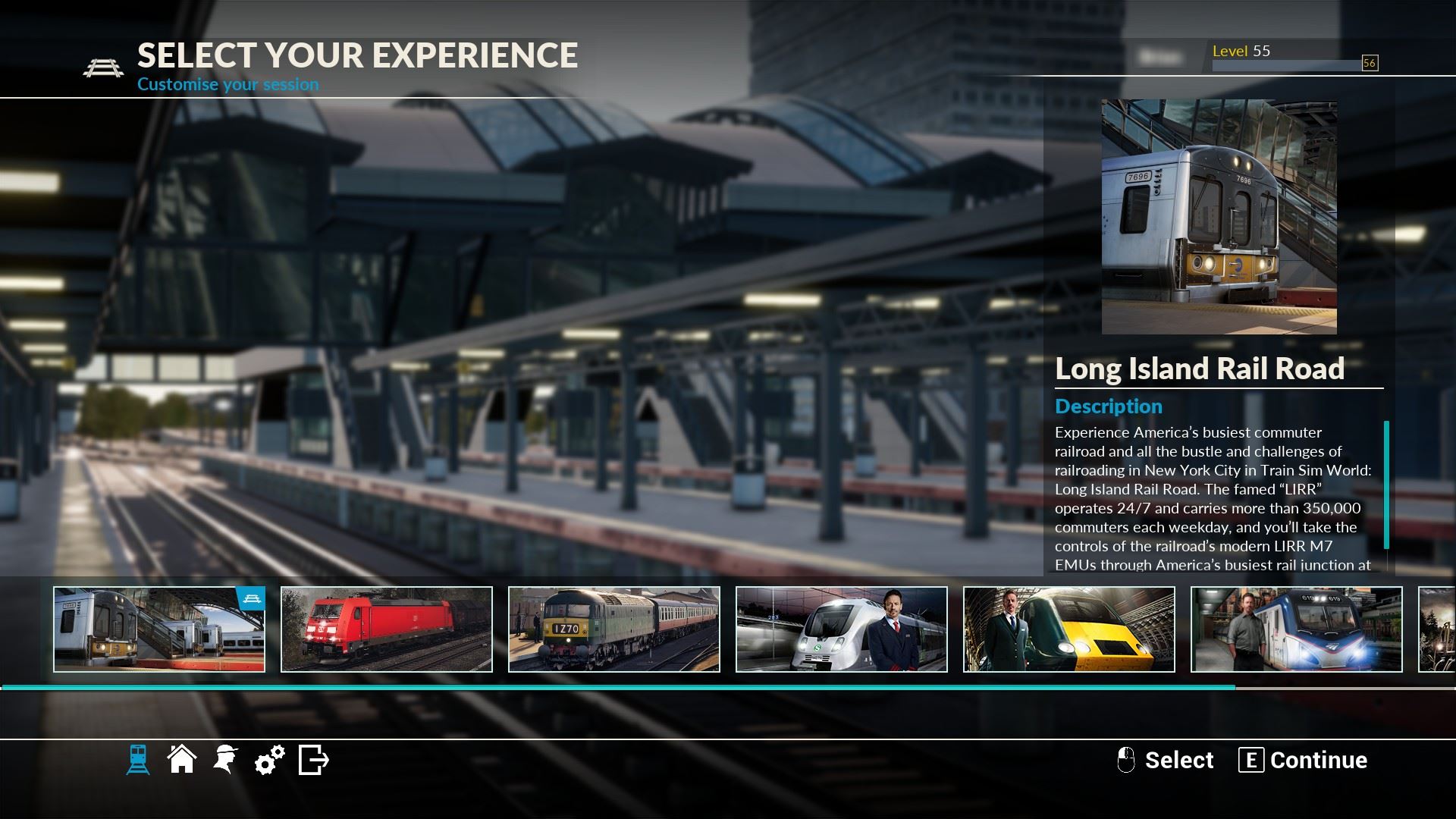Choose the yellow-nosed high speed train route
Image resolution: width=1456 pixels, height=819 pixels.
pos(1069,629)
